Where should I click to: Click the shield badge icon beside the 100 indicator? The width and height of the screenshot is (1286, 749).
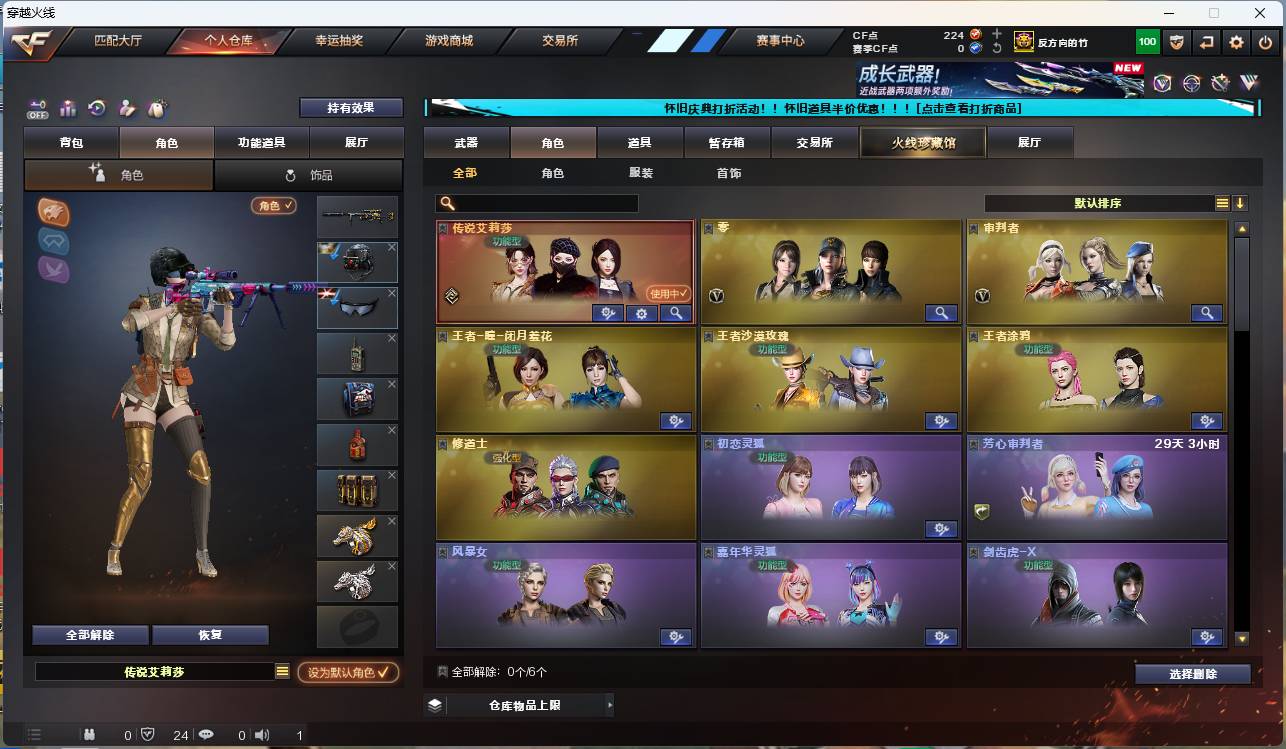click(1175, 41)
